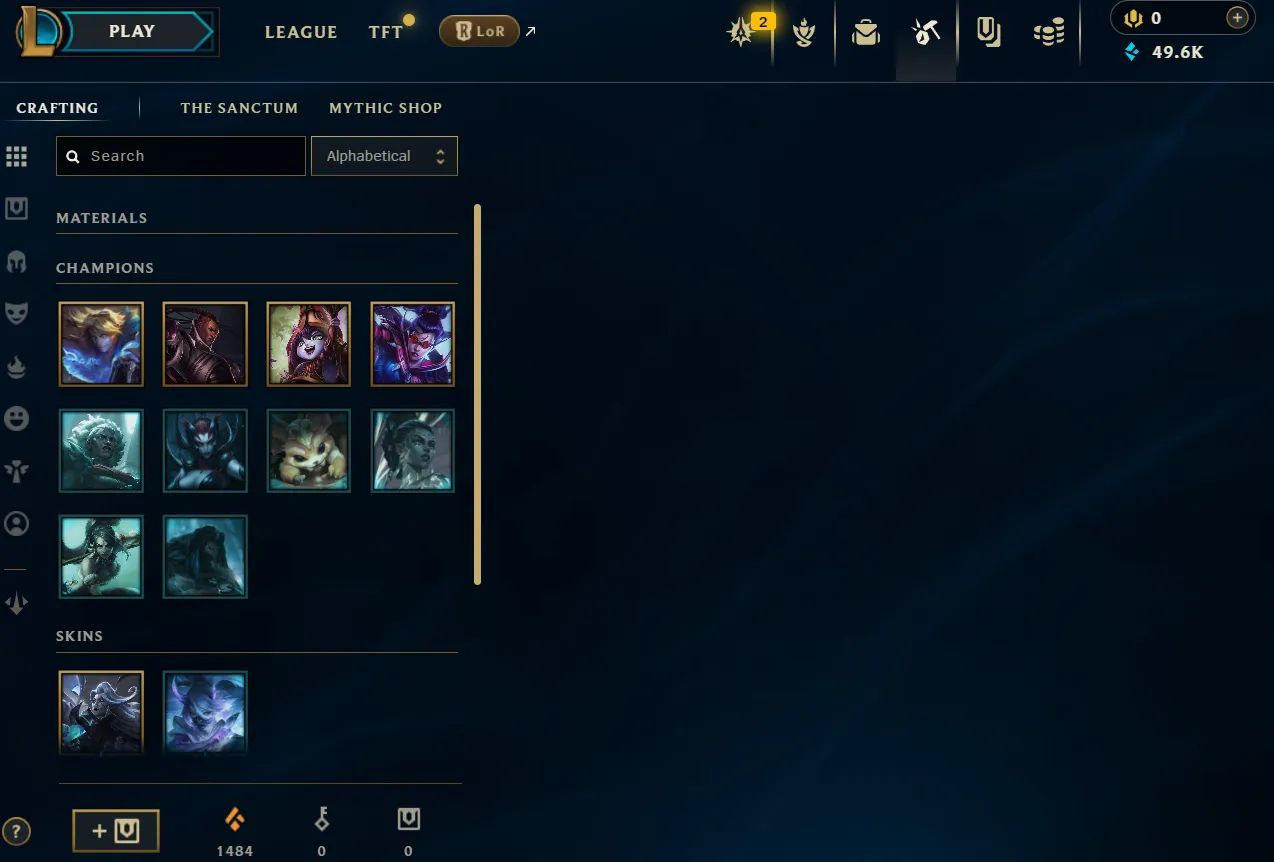Select the Crafting tab

57,108
